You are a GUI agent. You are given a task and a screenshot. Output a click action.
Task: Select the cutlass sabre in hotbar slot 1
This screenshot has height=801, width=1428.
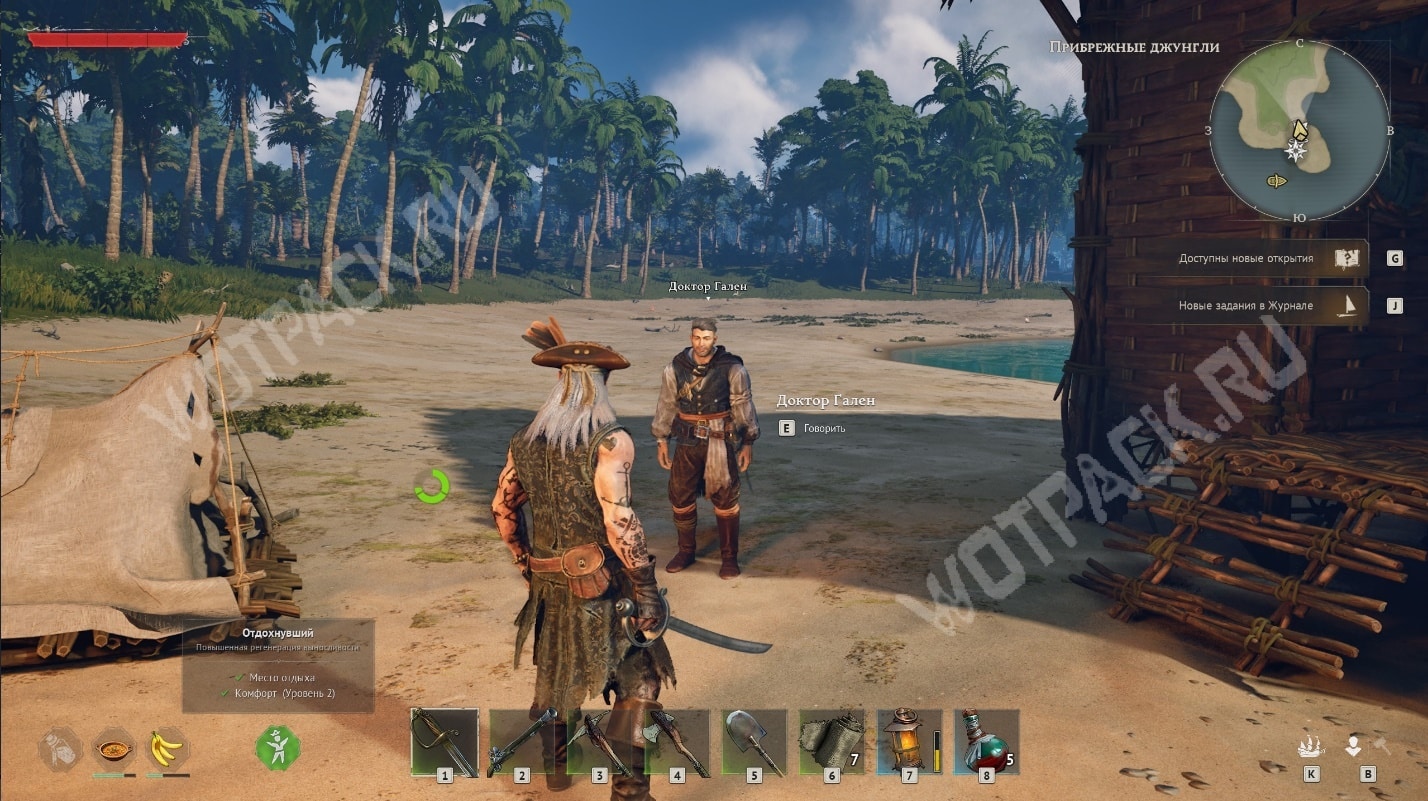coord(445,742)
